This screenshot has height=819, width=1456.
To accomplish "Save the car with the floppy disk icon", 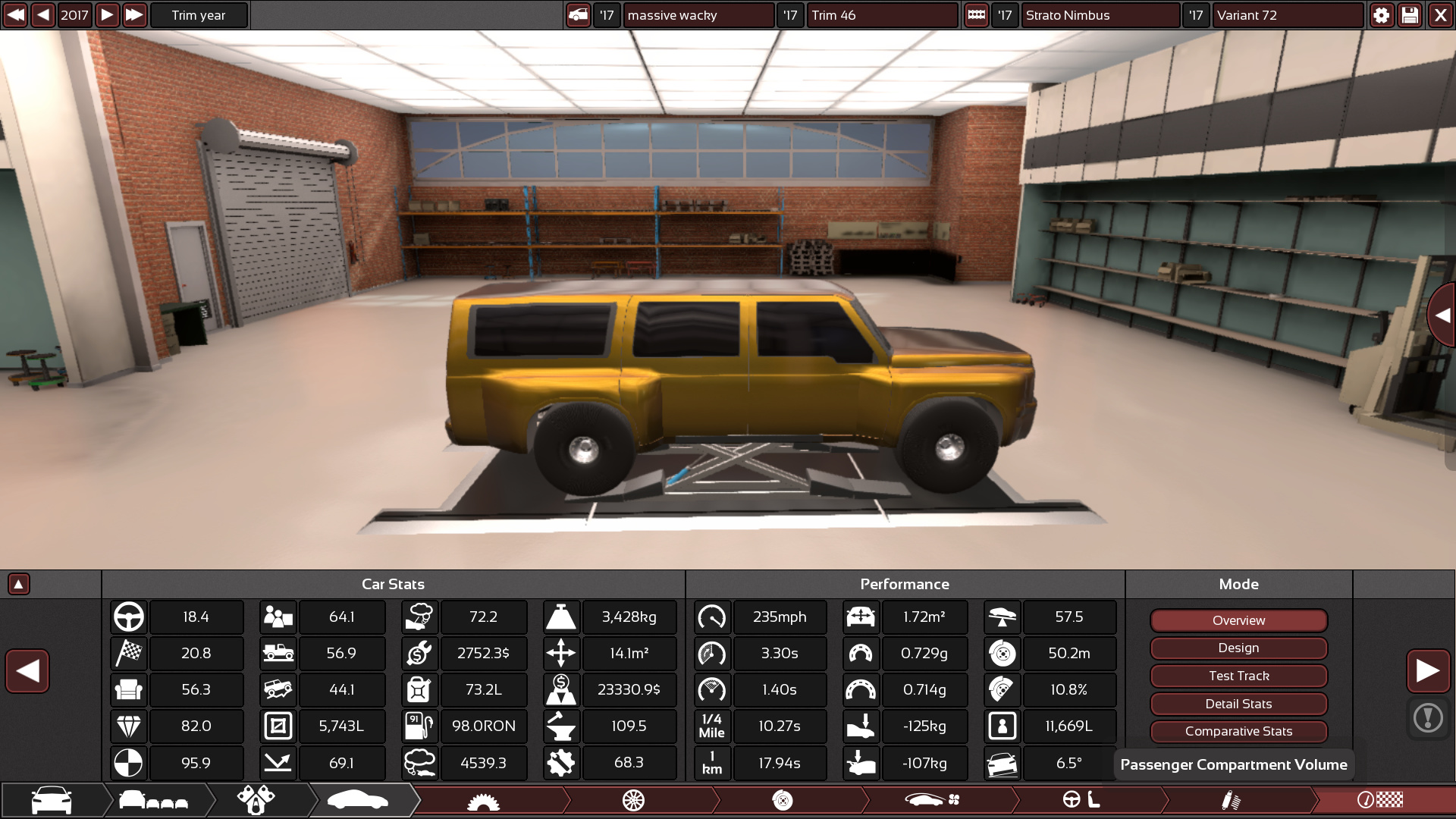I will point(1410,15).
